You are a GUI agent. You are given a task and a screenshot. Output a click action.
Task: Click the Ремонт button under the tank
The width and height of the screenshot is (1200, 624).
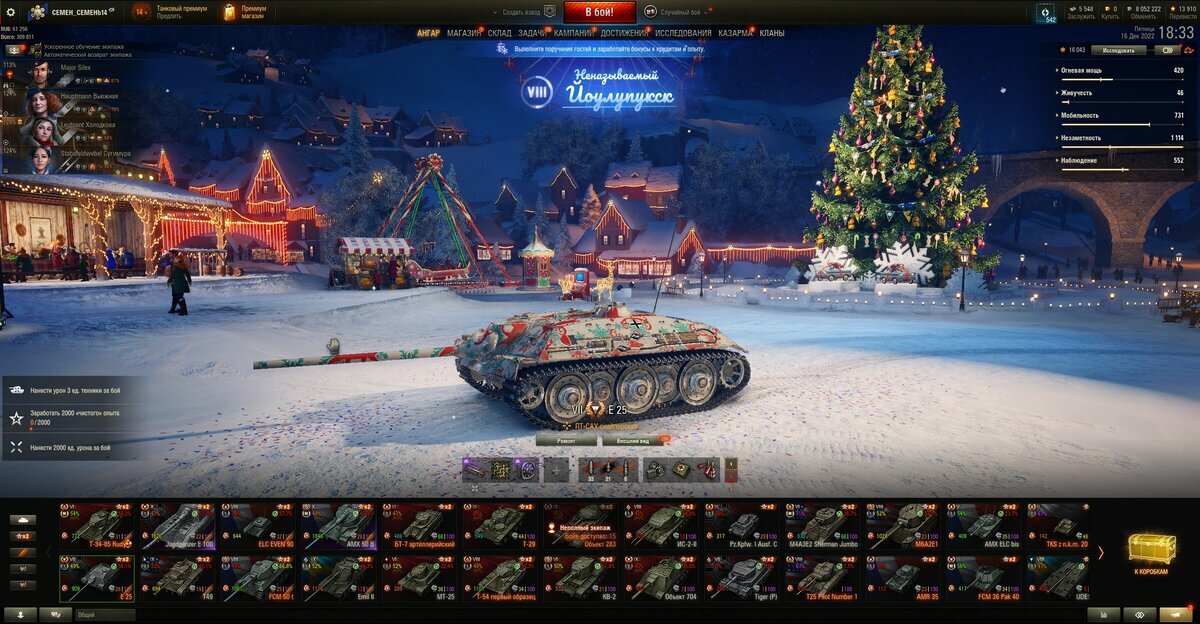[x=565, y=439]
